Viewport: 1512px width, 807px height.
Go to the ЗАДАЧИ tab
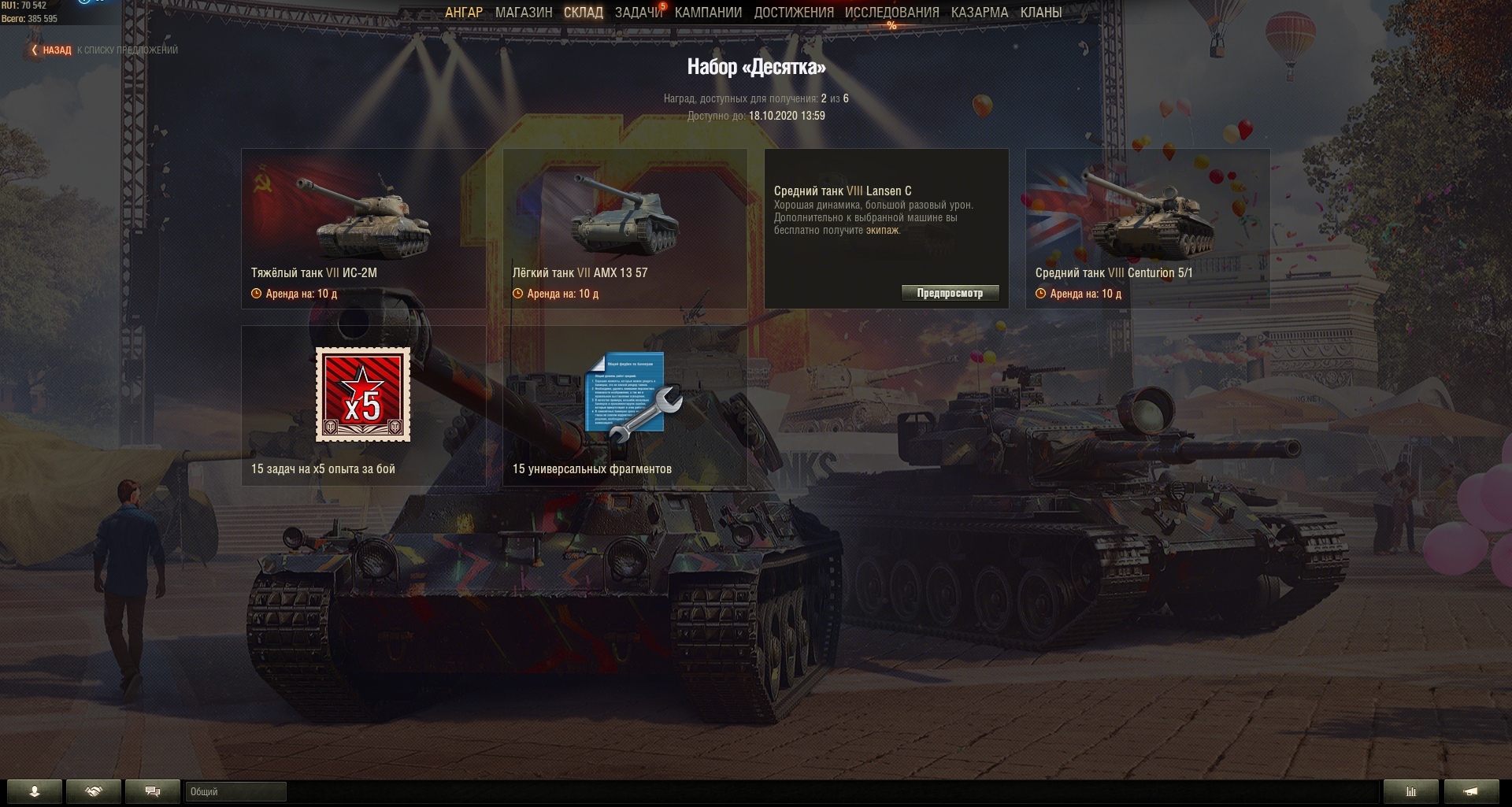pos(638,13)
